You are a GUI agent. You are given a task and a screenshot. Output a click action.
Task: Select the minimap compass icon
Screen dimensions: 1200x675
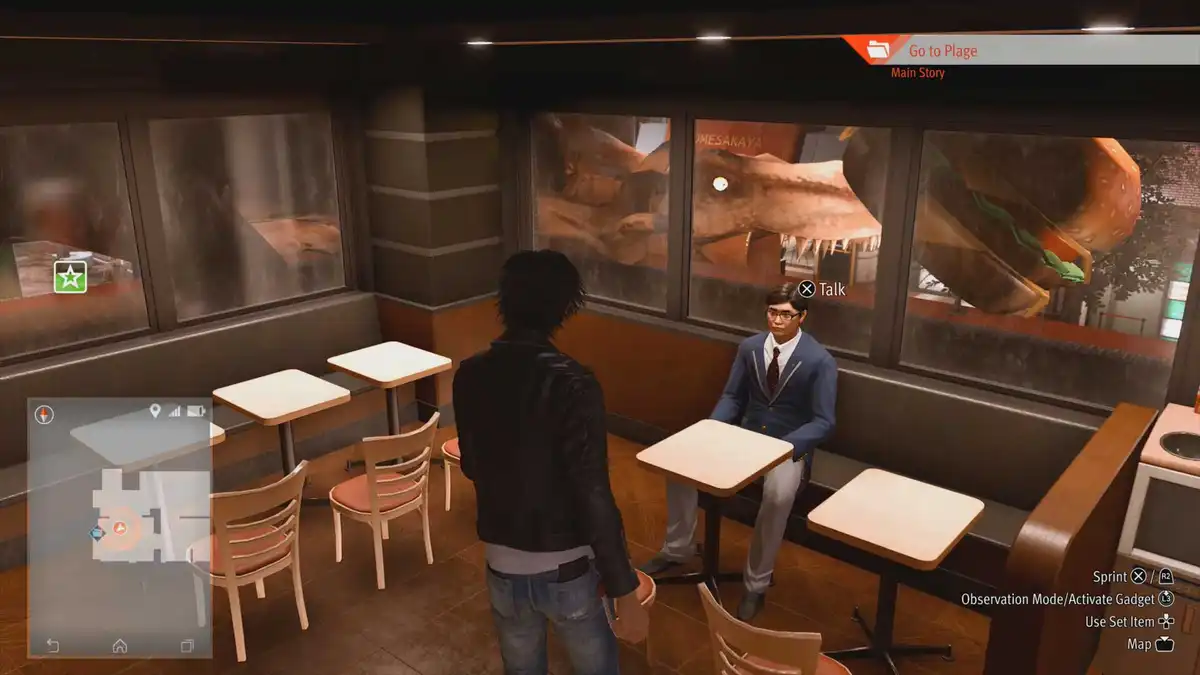(44, 415)
